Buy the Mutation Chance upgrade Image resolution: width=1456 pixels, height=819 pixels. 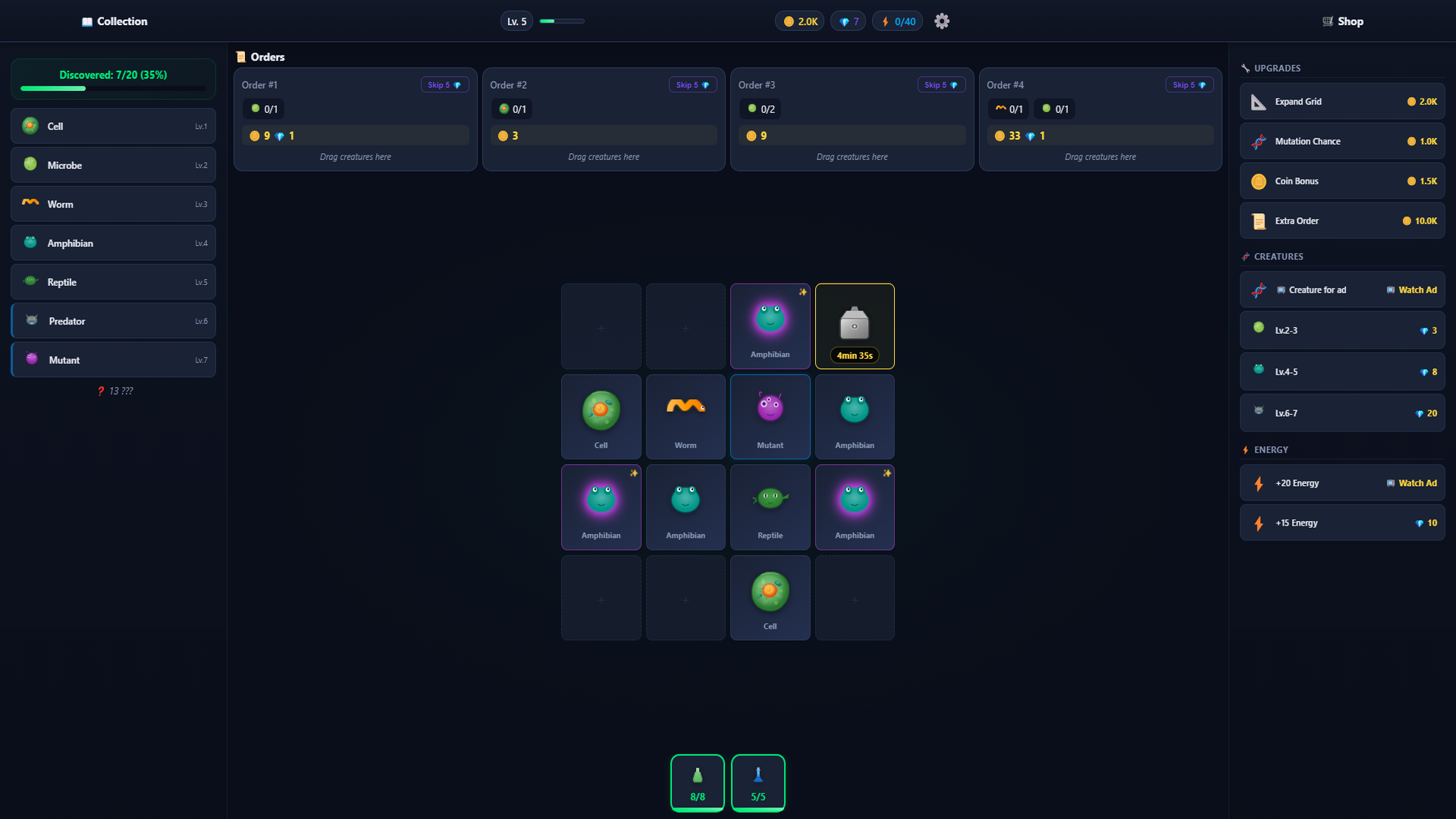[x=1341, y=141]
